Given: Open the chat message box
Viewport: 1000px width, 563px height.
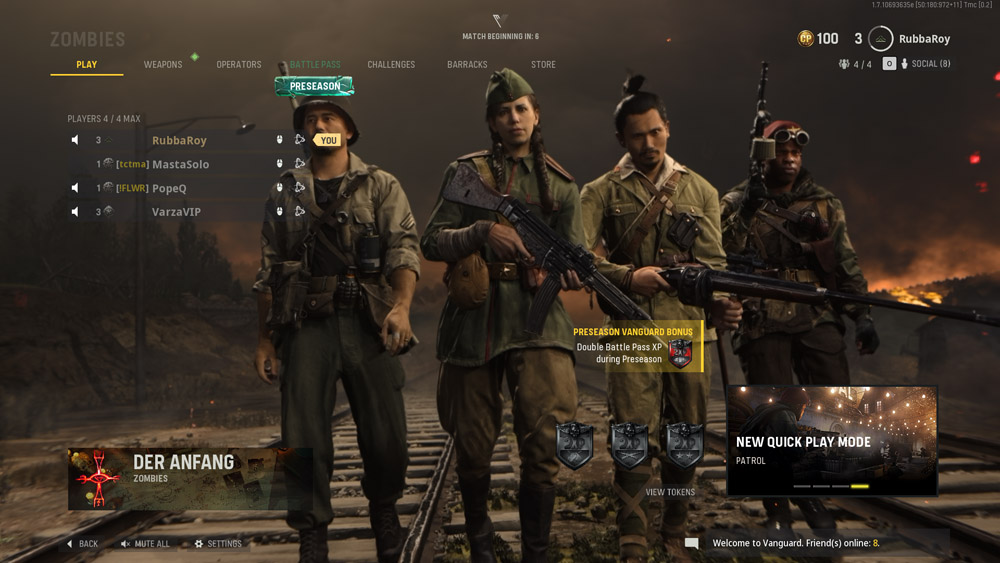Looking at the screenshot, I should [692, 543].
